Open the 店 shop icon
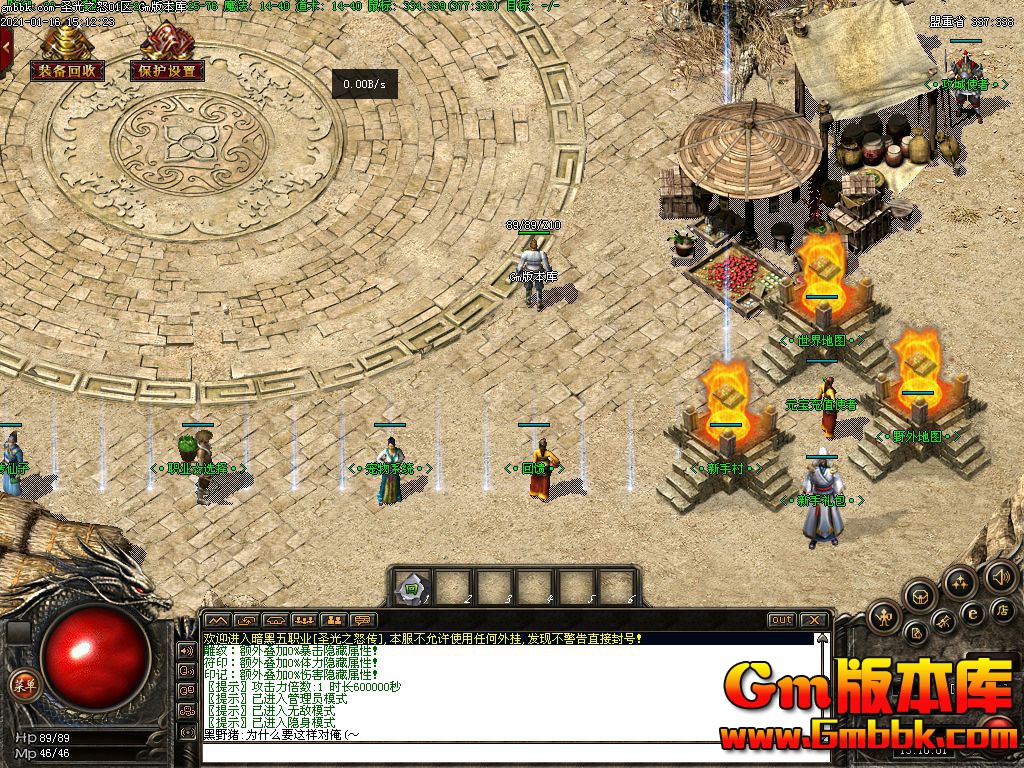The height and width of the screenshot is (768, 1024). [1003, 609]
